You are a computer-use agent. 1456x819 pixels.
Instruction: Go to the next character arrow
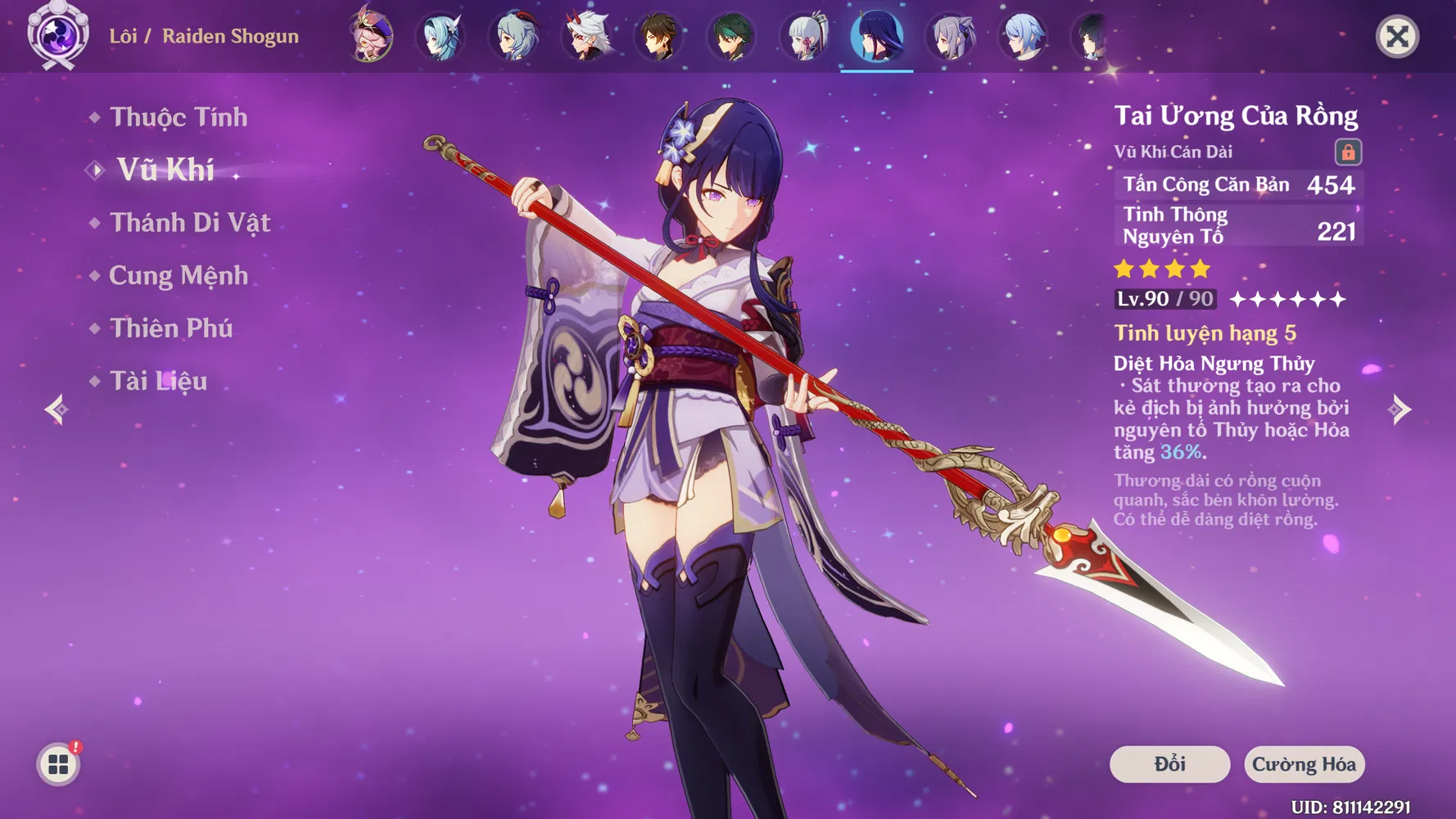[x=1399, y=409]
